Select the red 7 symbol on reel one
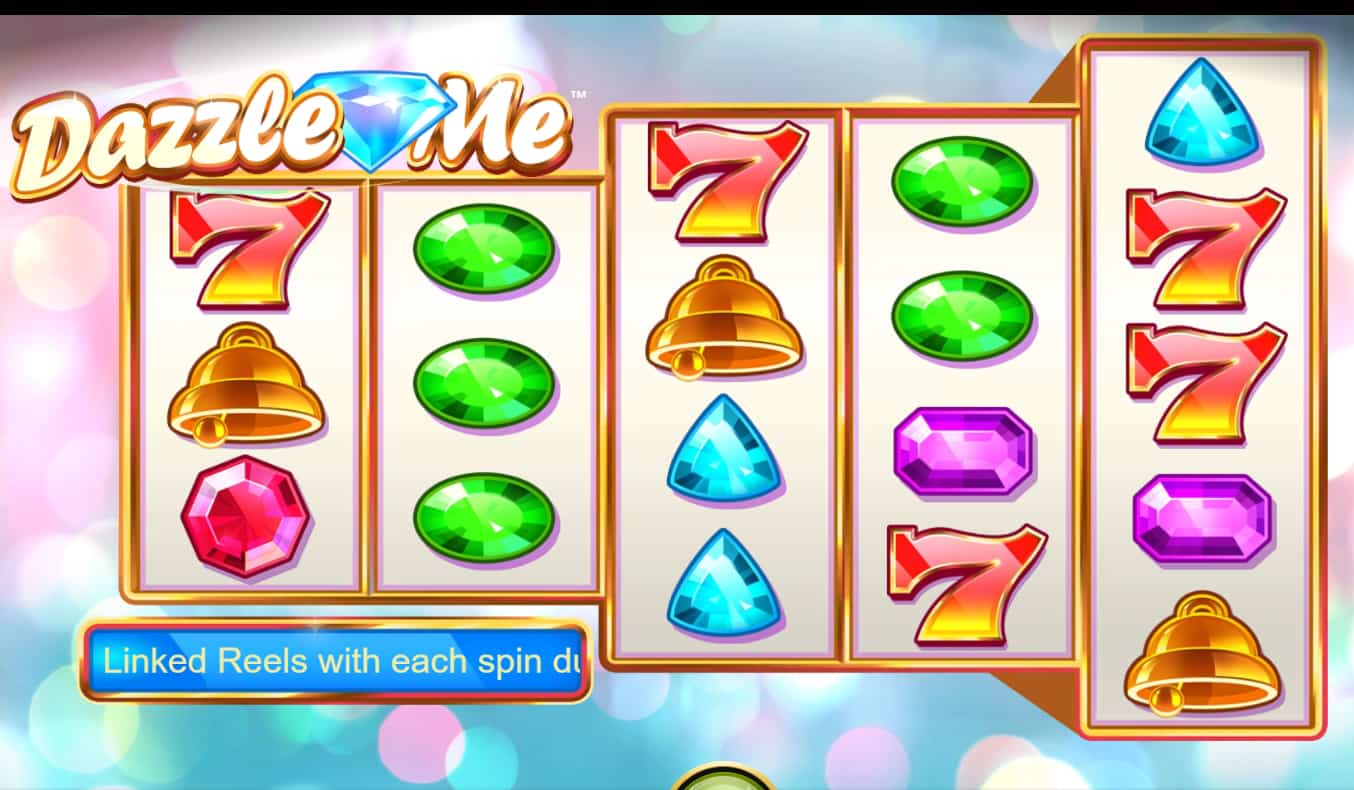Screen dimensions: 1354x790 (x=244, y=245)
